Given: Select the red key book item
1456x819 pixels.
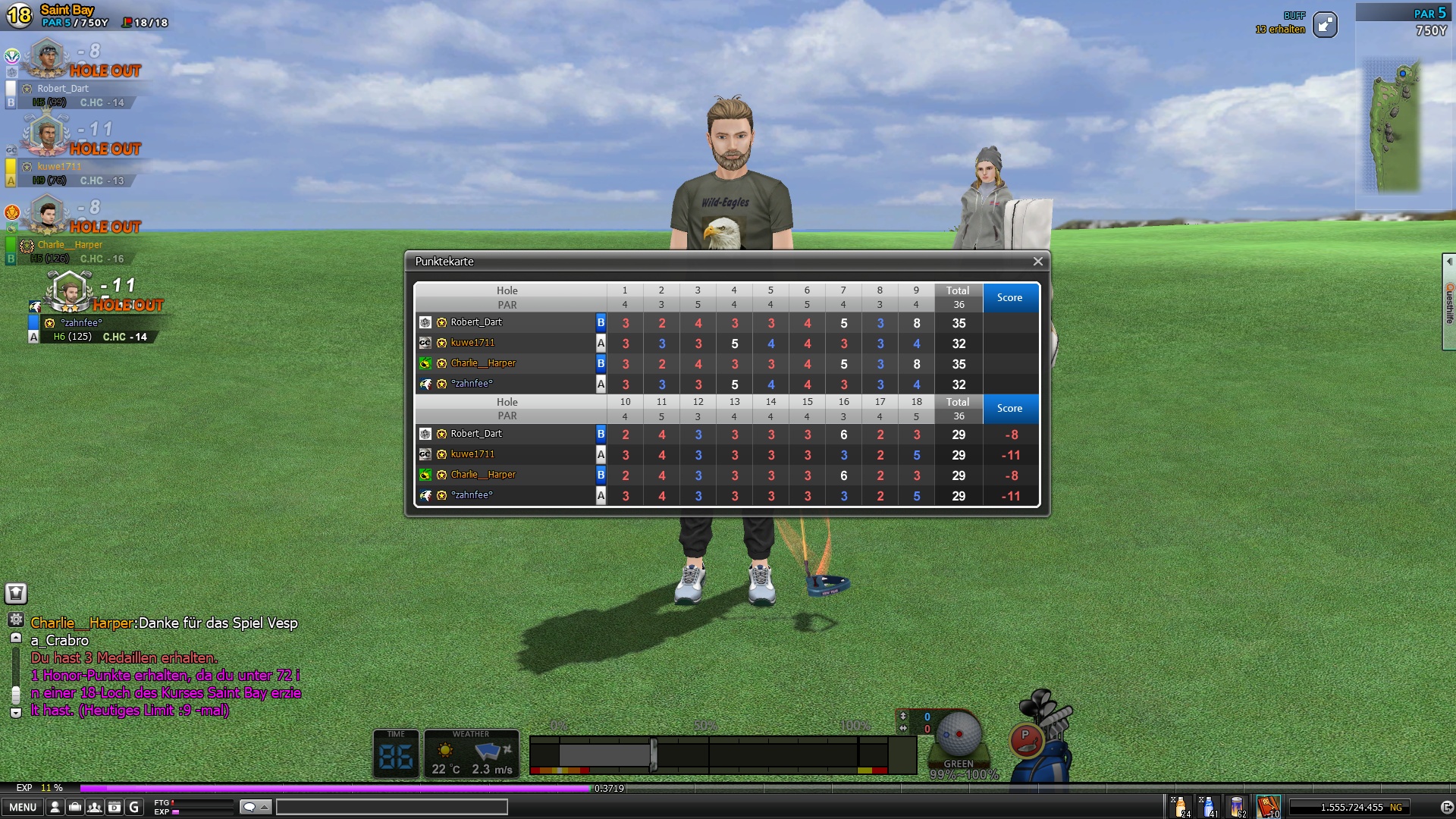Looking at the screenshot, I should [x=1268, y=806].
